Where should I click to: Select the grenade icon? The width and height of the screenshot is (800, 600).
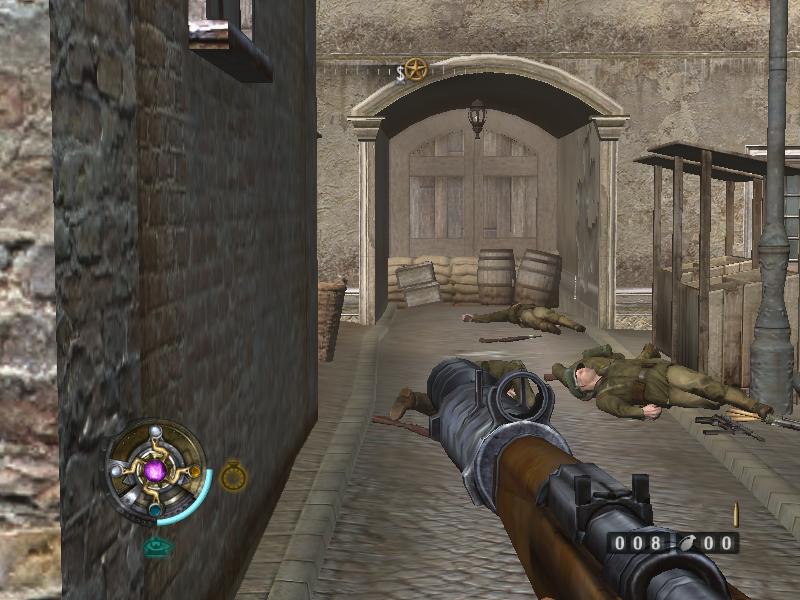(687, 543)
